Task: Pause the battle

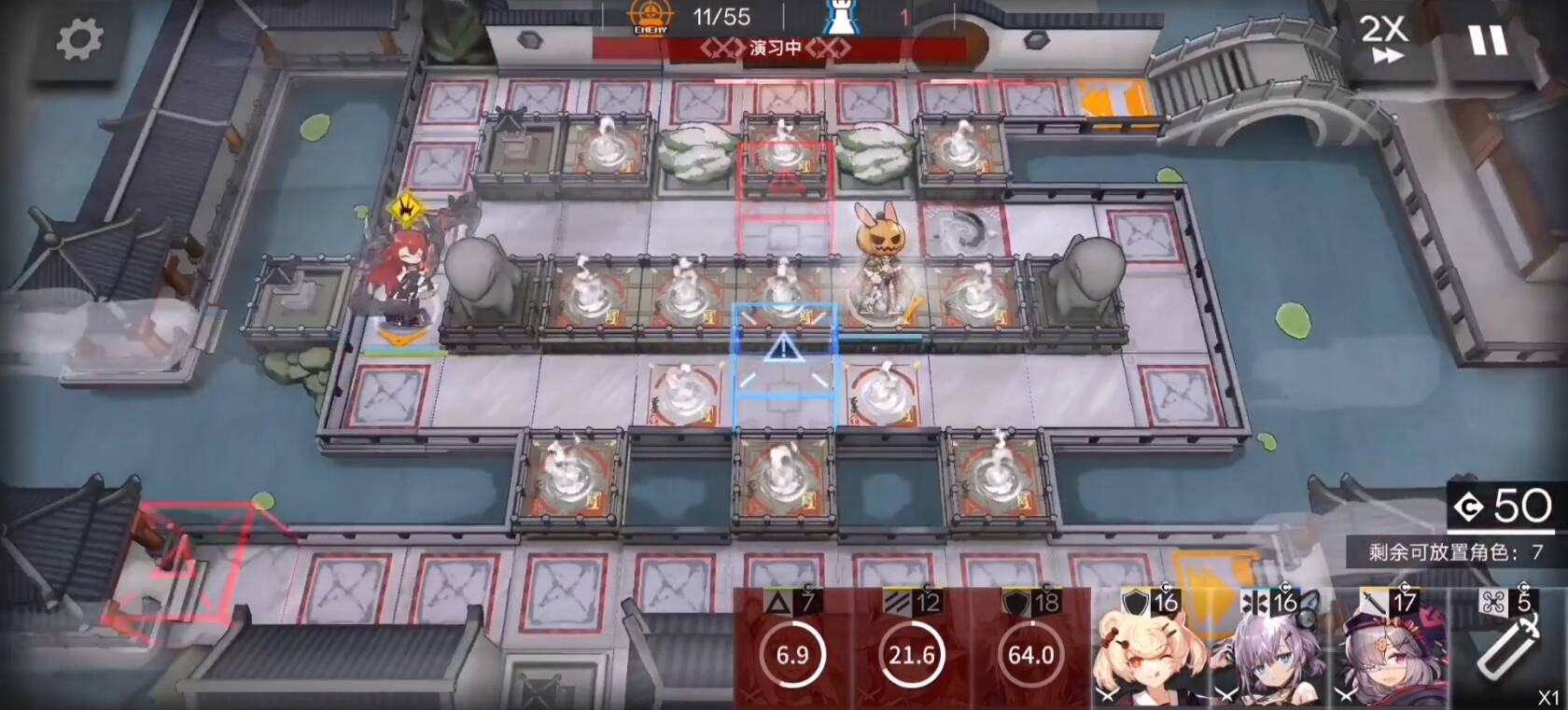Action: 1488,39
